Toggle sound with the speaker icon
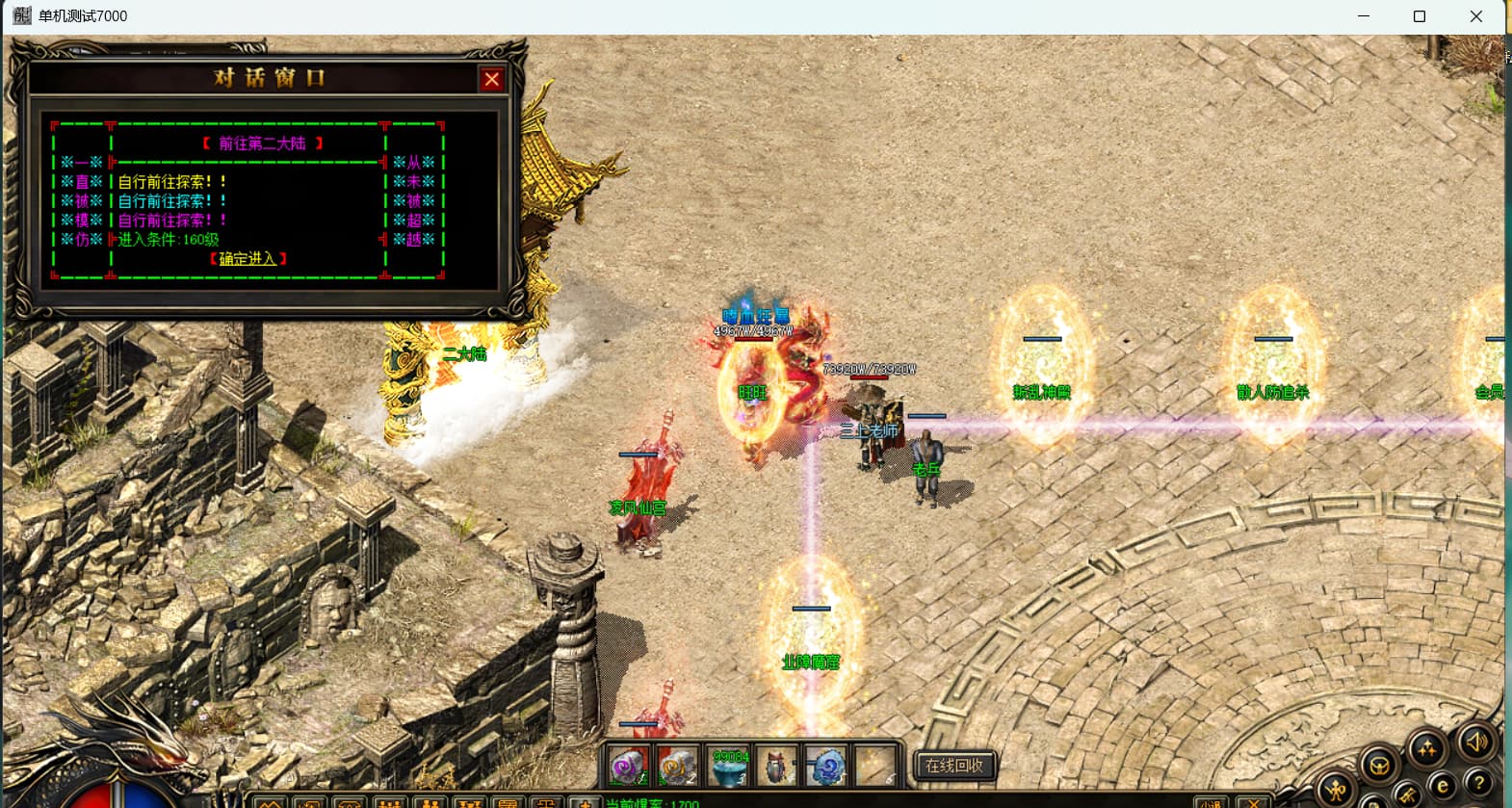Image resolution: width=1512 pixels, height=808 pixels. click(1475, 741)
